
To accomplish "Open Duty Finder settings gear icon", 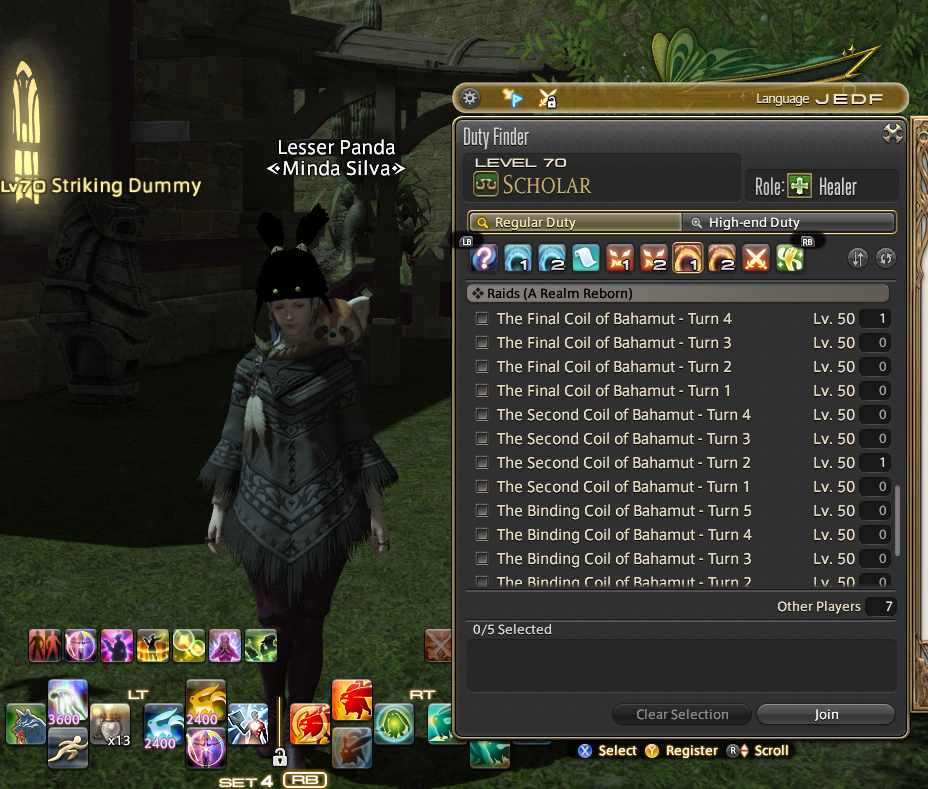I will pyautogui.click(x=470, y=98).
